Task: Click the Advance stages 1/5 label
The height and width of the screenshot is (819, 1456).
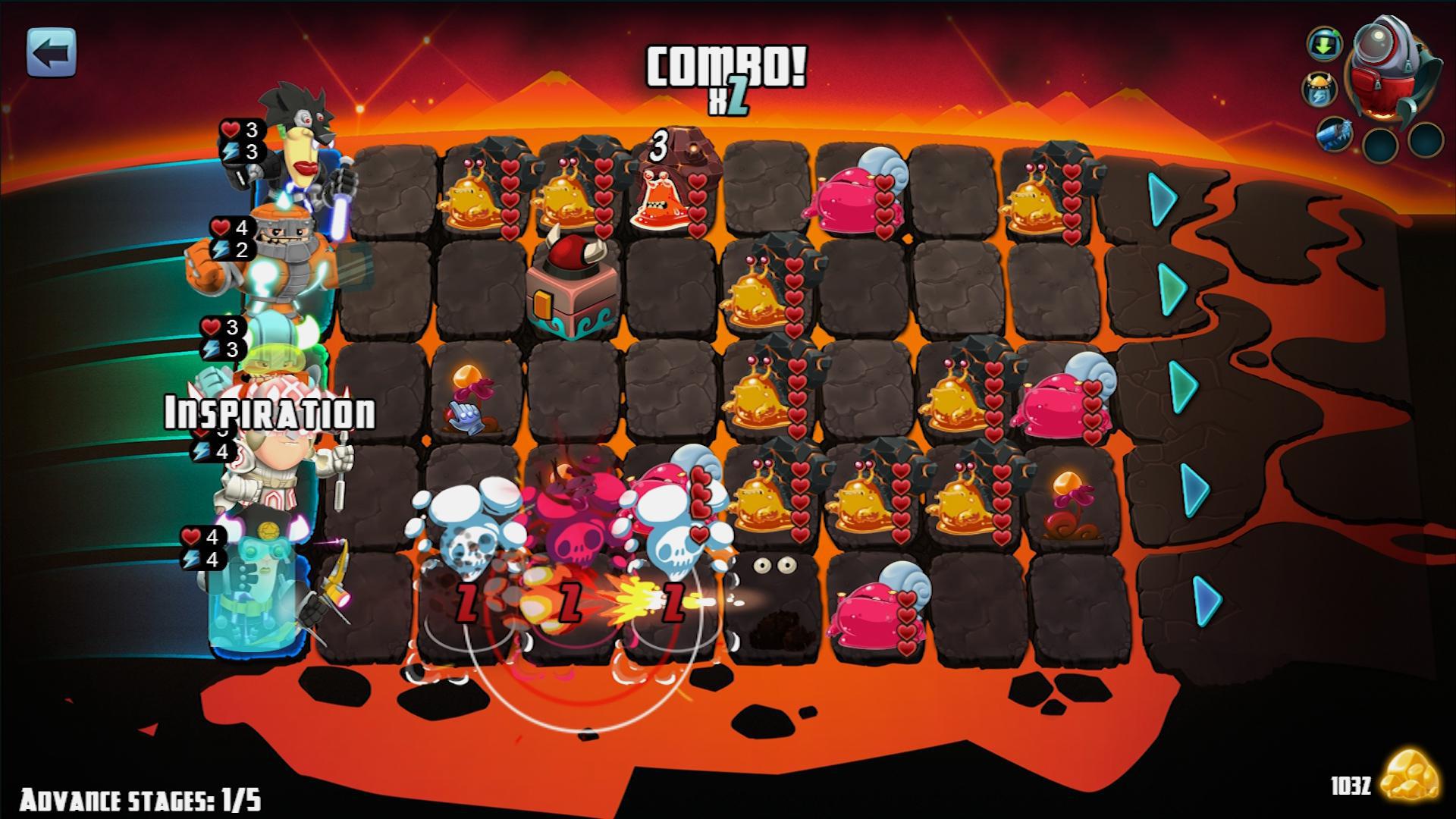Action: pos(140,798)
